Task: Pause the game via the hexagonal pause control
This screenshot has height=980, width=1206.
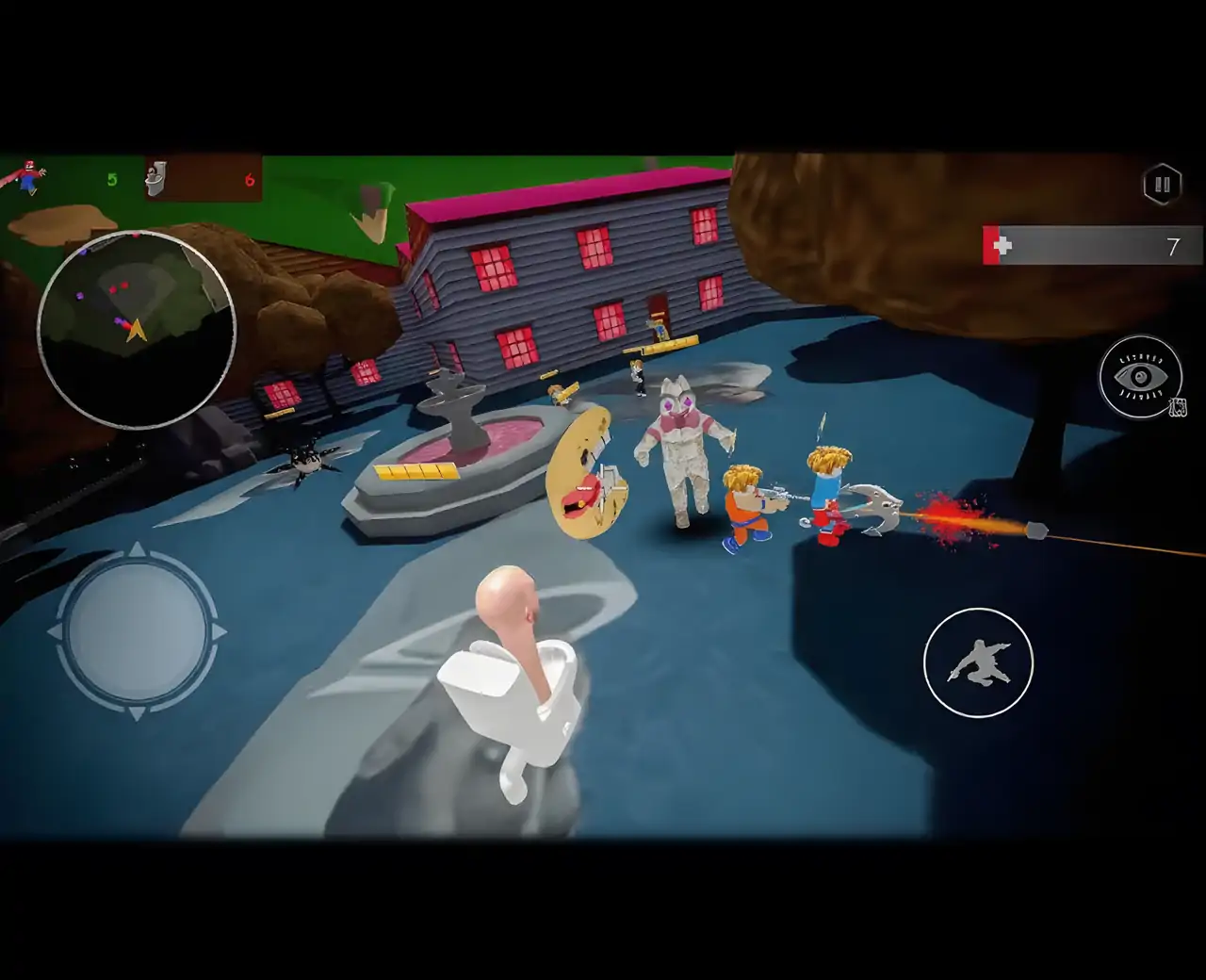Action: pyautogui.click(x=1163, y=185)
